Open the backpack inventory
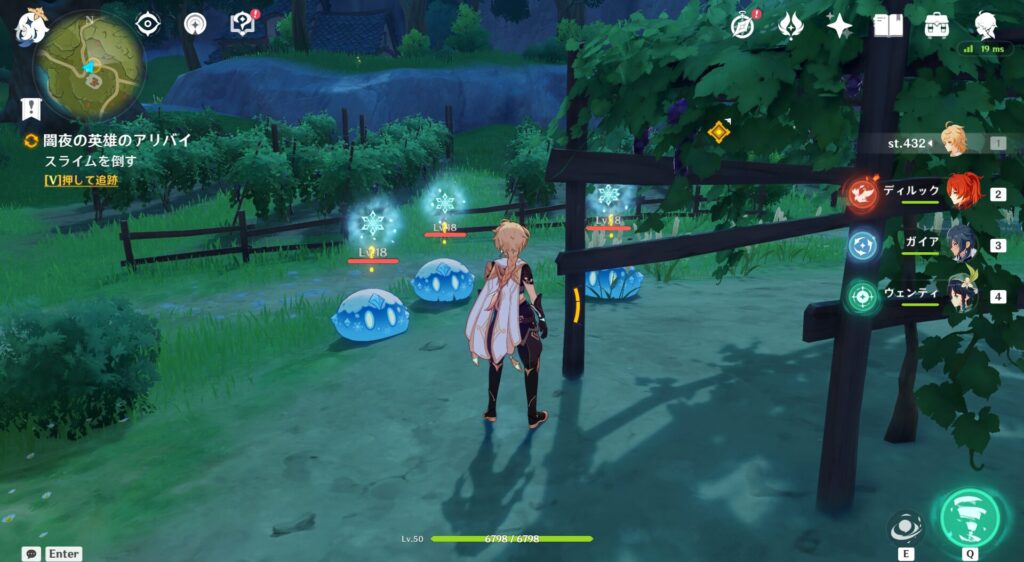1024x562 pixels. click(937, 26)
